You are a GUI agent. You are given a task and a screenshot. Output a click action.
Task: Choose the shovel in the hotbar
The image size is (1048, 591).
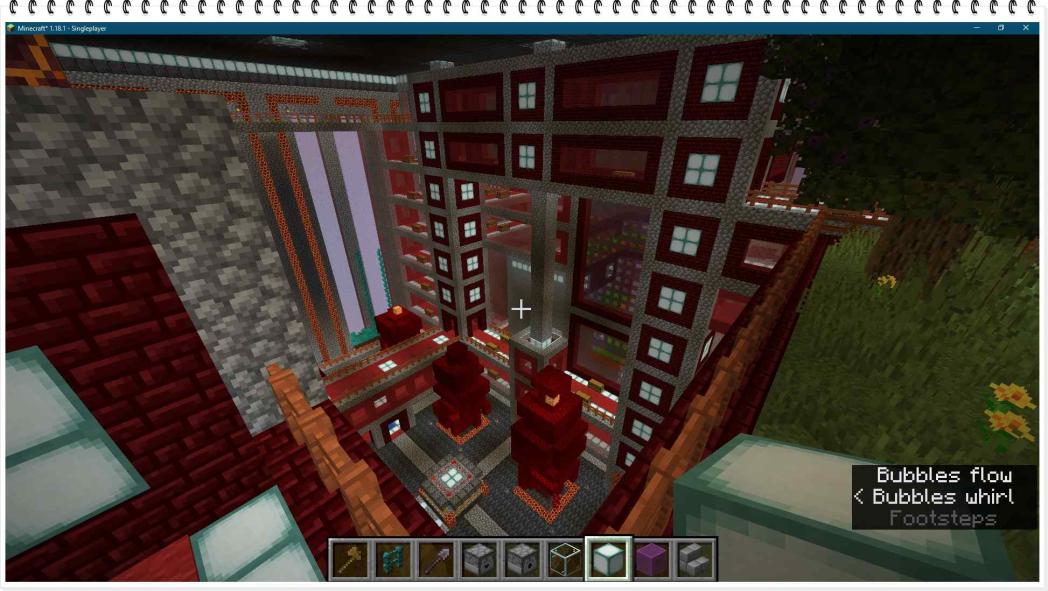(436, 559)
